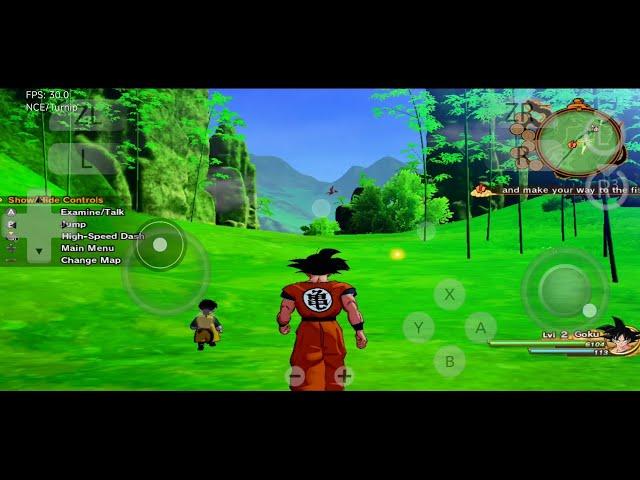Image resolution: width=640 pixels, height=480 pixels.
Task: Tap the minus touch button
Action: pyautogui.click(x=295, y=376)
